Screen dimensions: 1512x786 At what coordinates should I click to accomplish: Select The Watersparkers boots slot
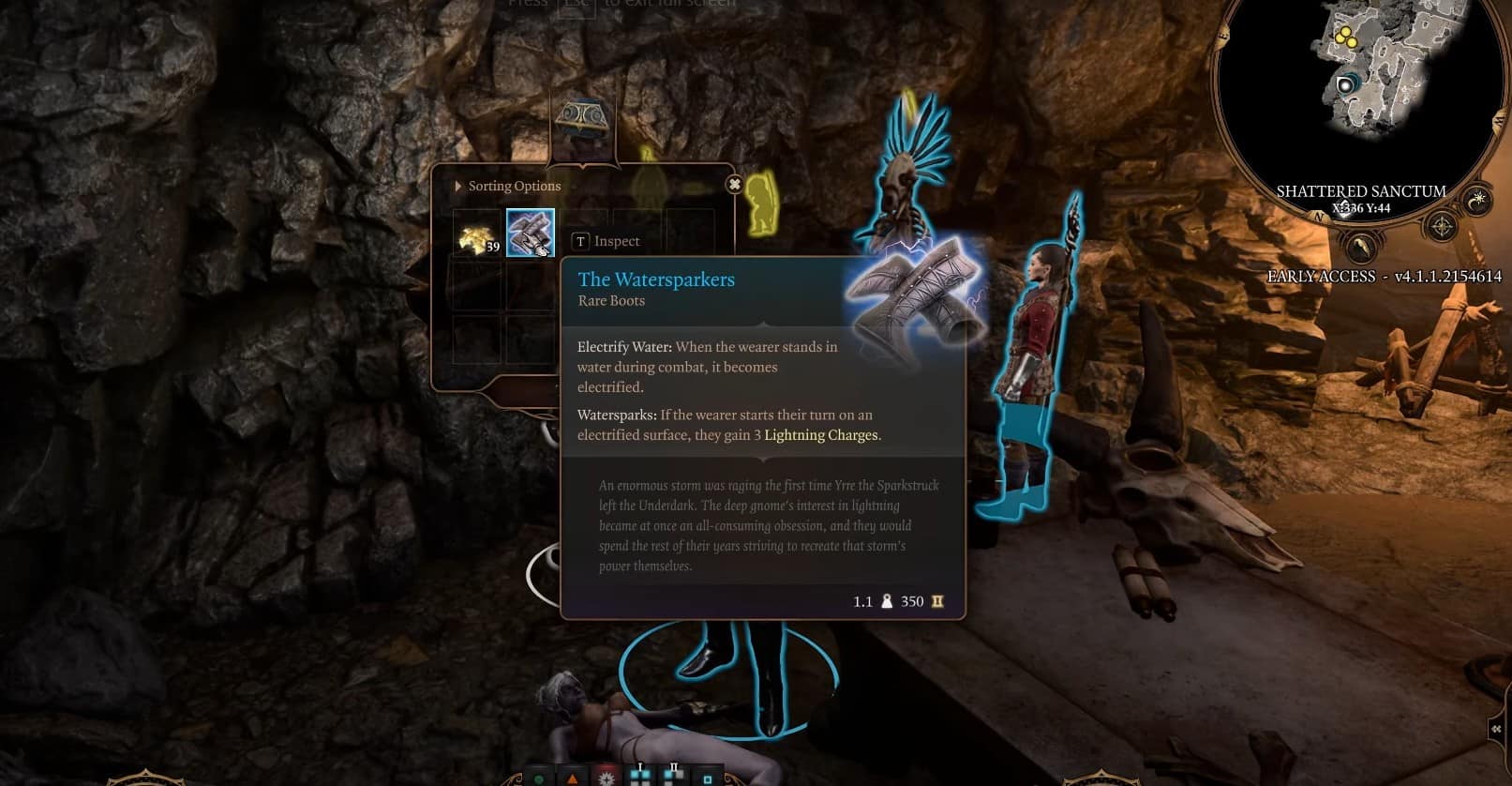tap(531, 234)
